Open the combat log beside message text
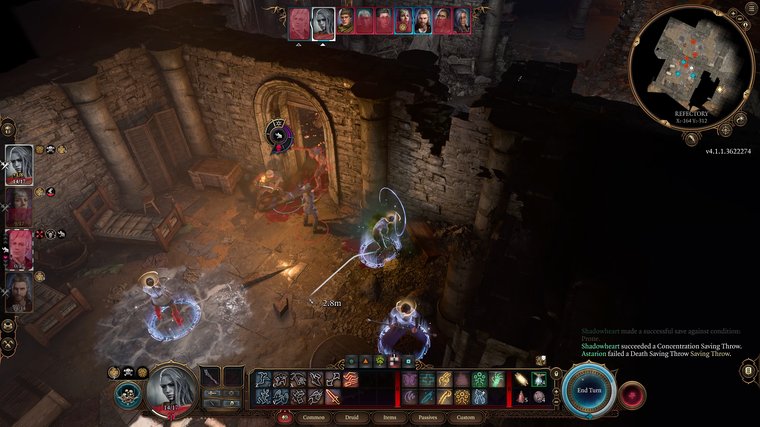Image resolution: width=760 pixels, height=427 pixels. (x=746, y=371)
